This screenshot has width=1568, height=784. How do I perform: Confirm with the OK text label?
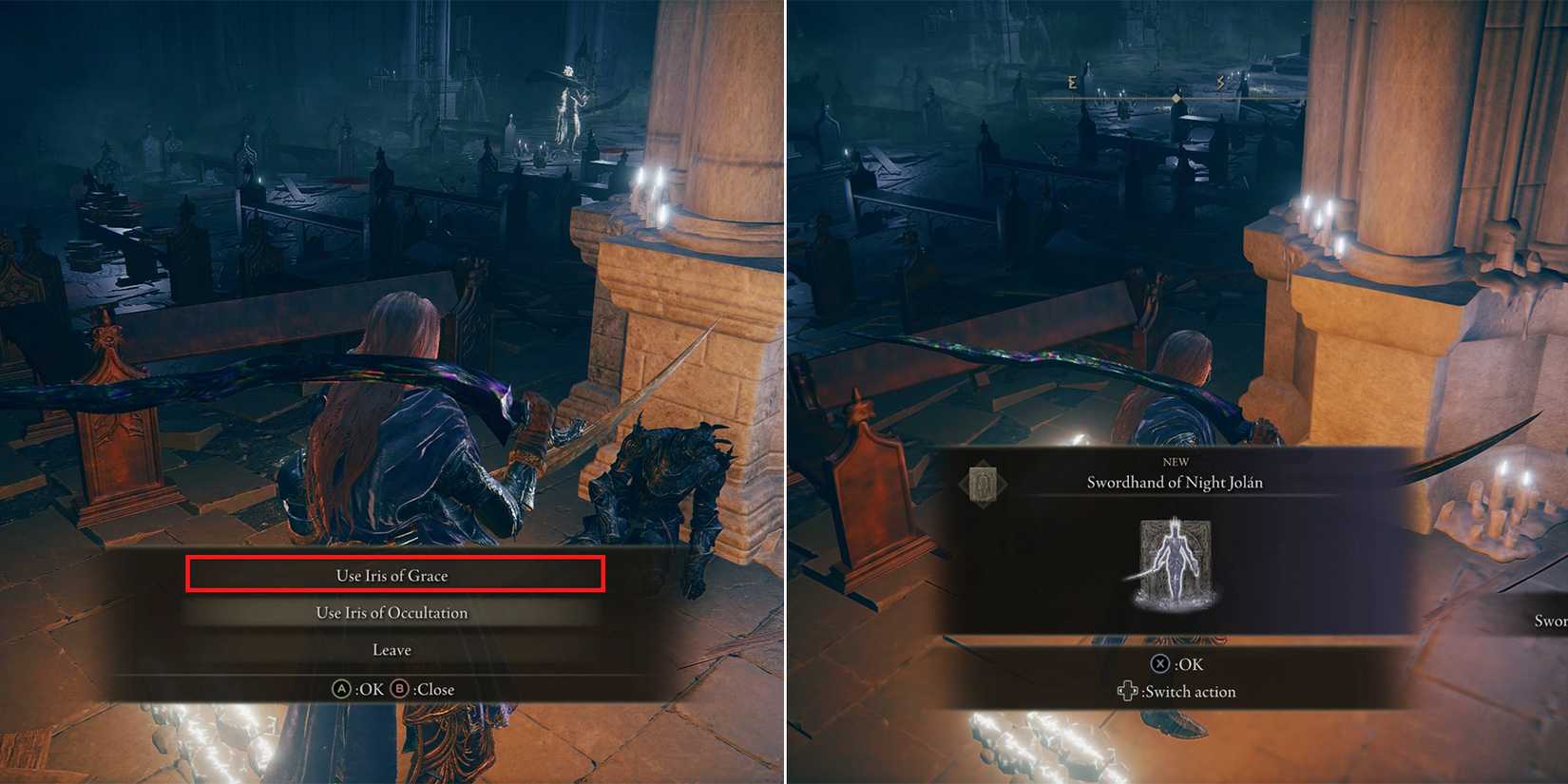[x=370, y=689]
